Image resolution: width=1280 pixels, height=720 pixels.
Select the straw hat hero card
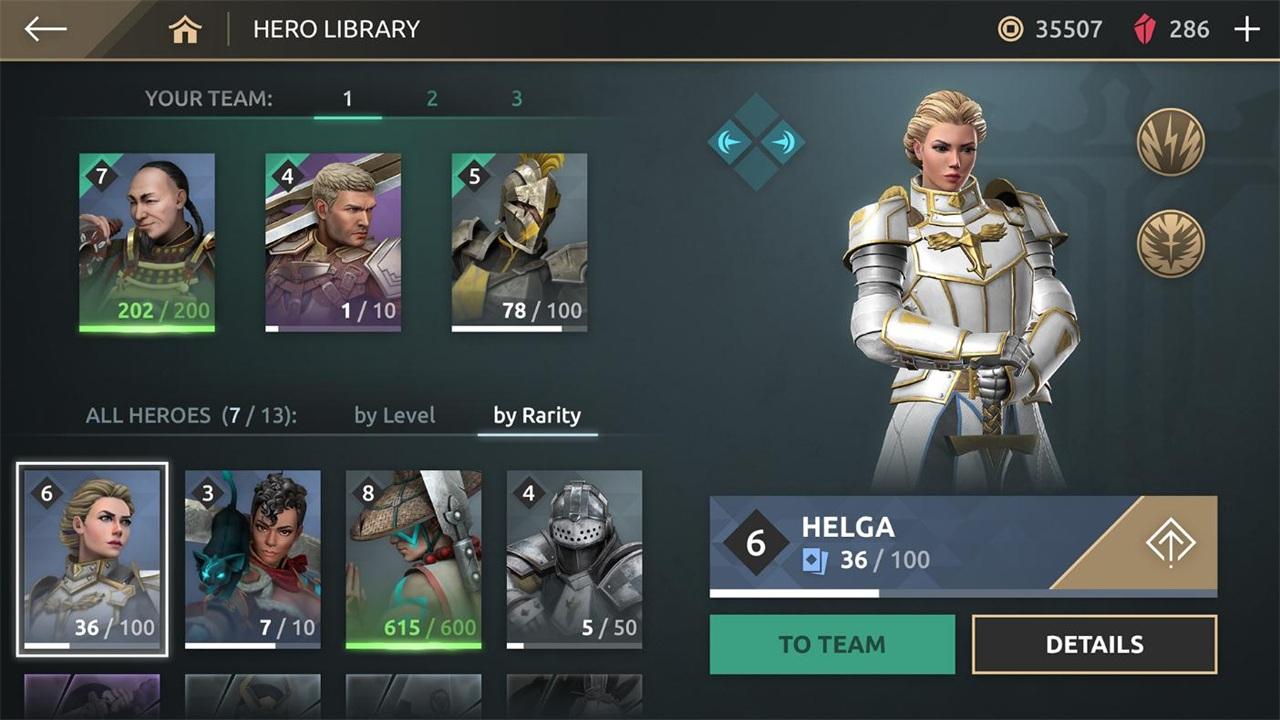pyautogui.click(x=414, y=559)
